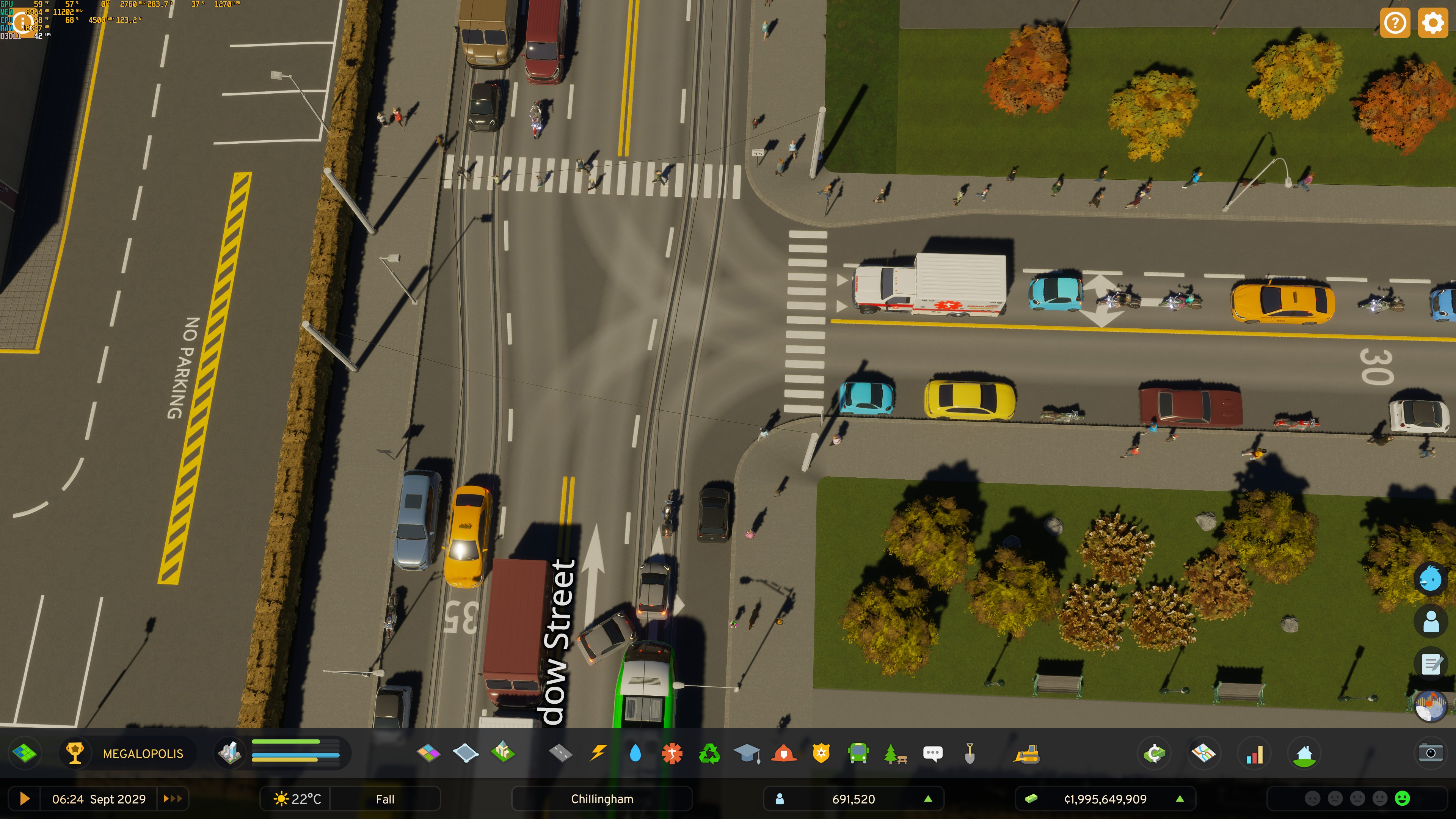Select the Garbage Management menu
The height and width of the screenshot is (819, 1456).
click(709, 753)
